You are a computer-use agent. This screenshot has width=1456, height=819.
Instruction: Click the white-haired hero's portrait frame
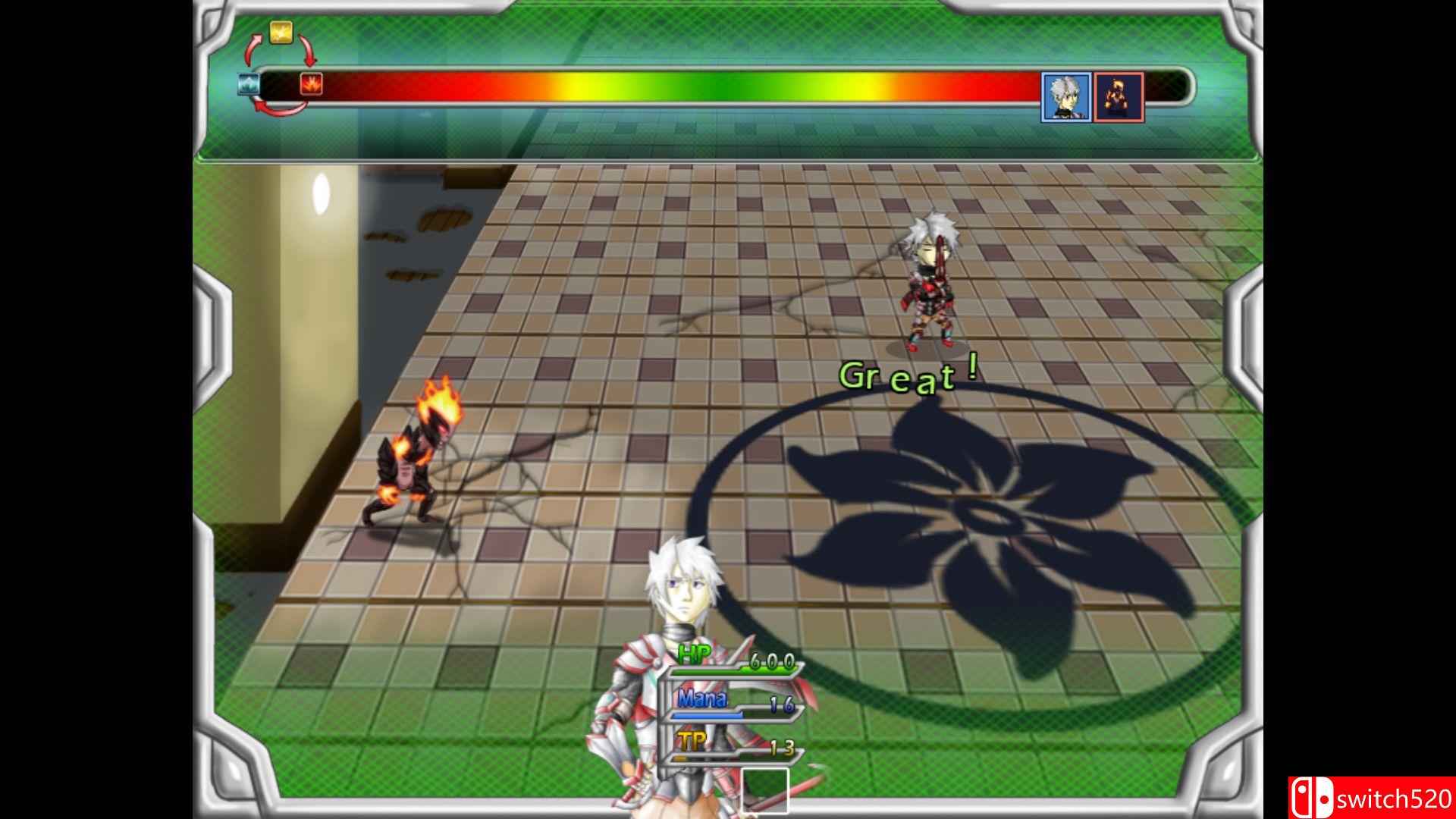(x=1065, y=96)
